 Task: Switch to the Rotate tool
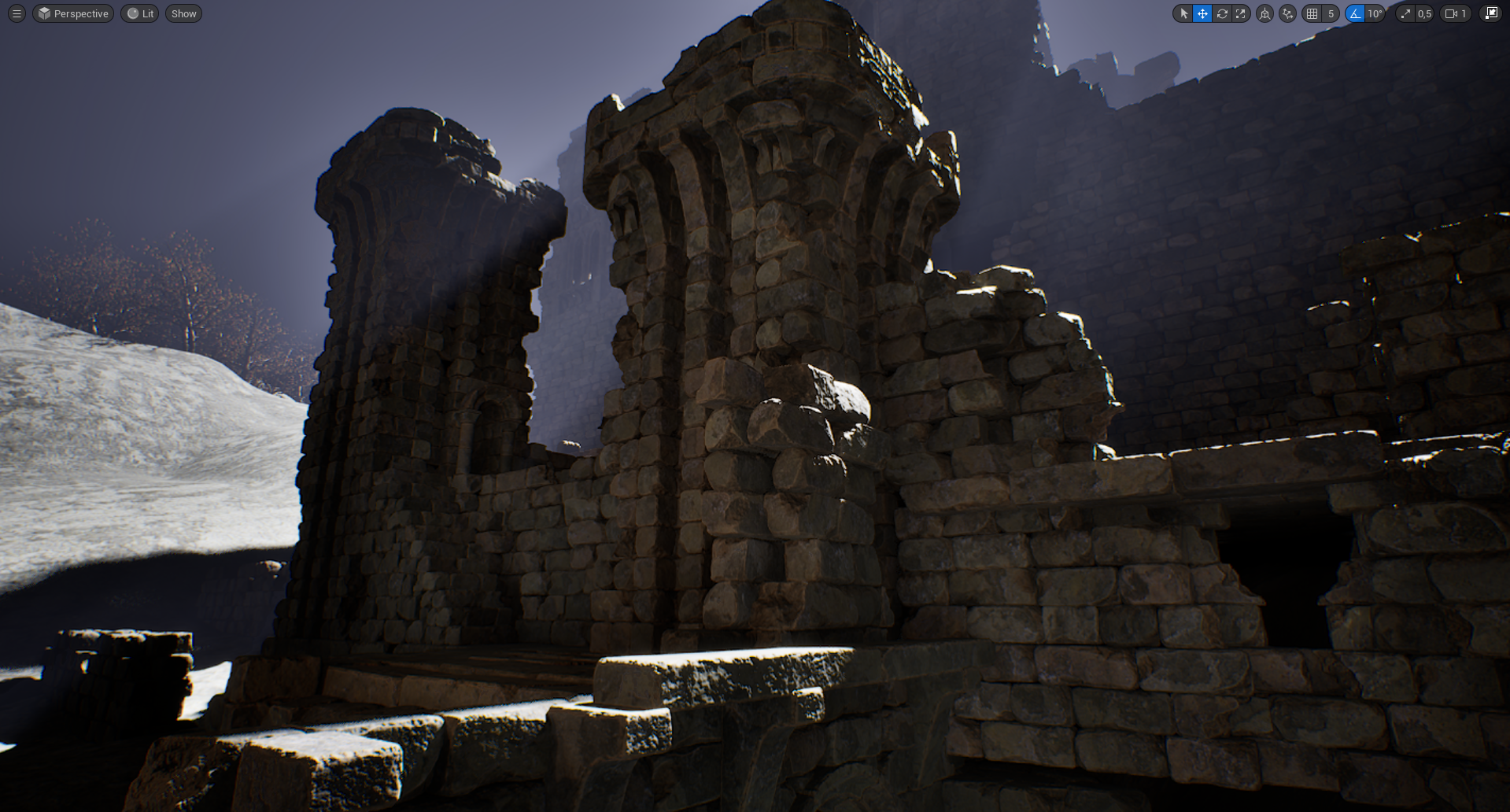1221,13
